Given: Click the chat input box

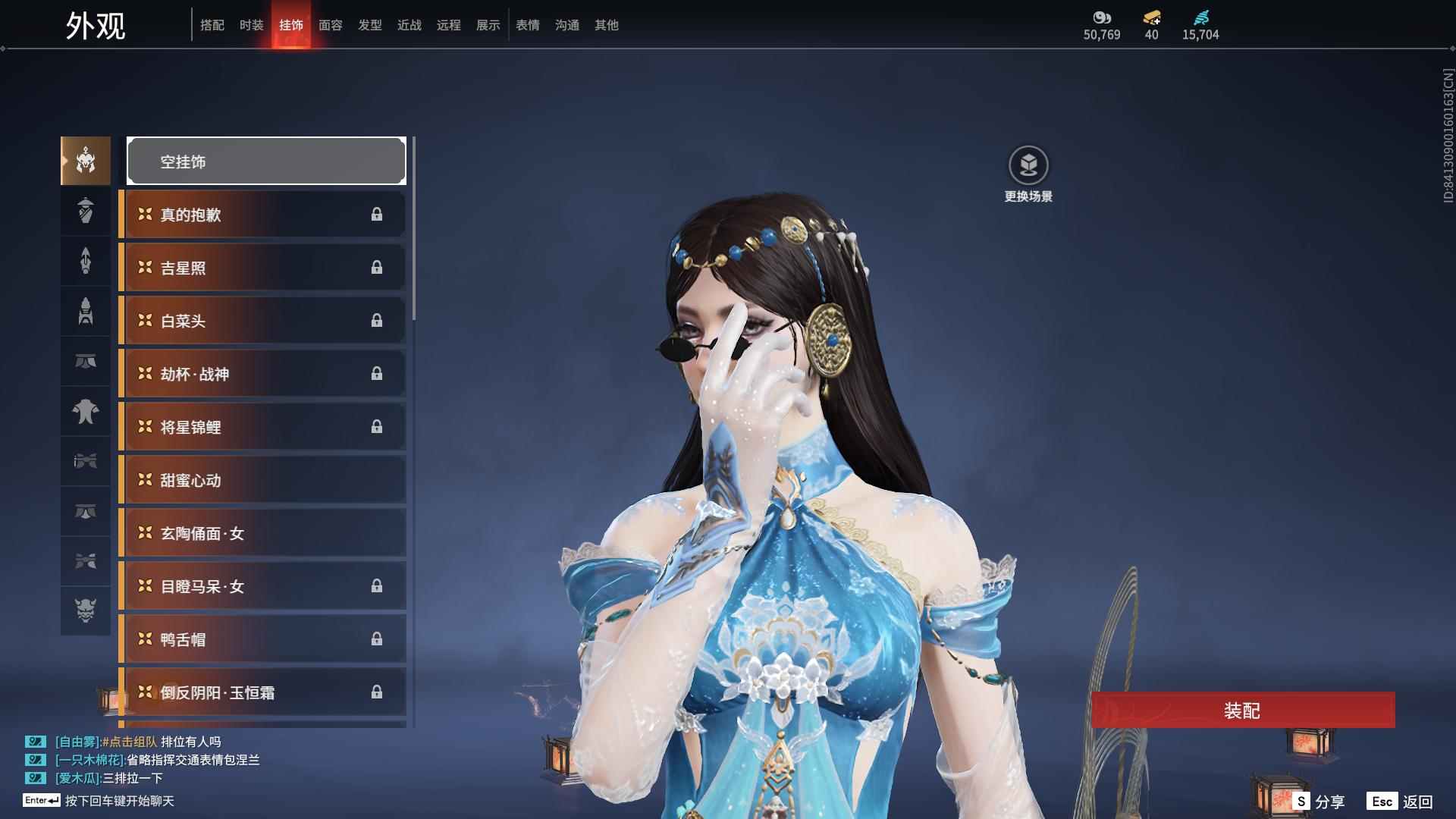Looking at the screenshot, I should 120,801.
